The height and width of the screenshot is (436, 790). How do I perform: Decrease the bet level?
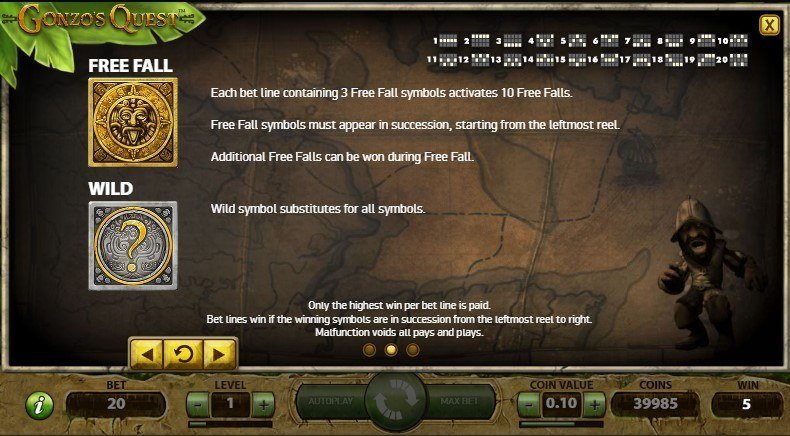click(198, 405)
